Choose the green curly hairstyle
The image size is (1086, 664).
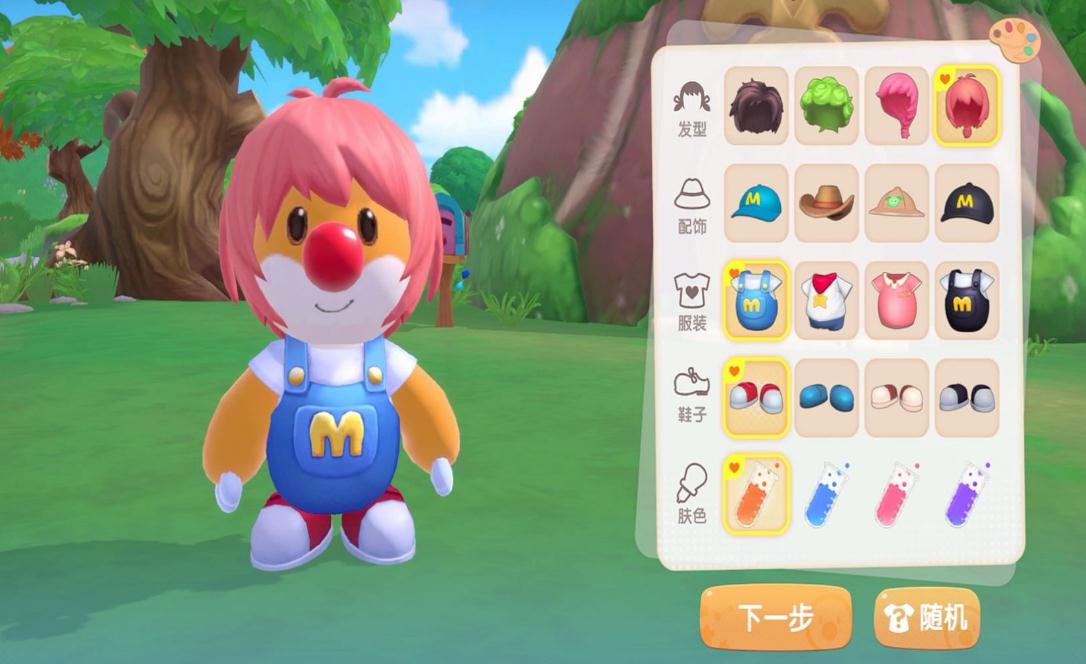click(x=826, y=105)
